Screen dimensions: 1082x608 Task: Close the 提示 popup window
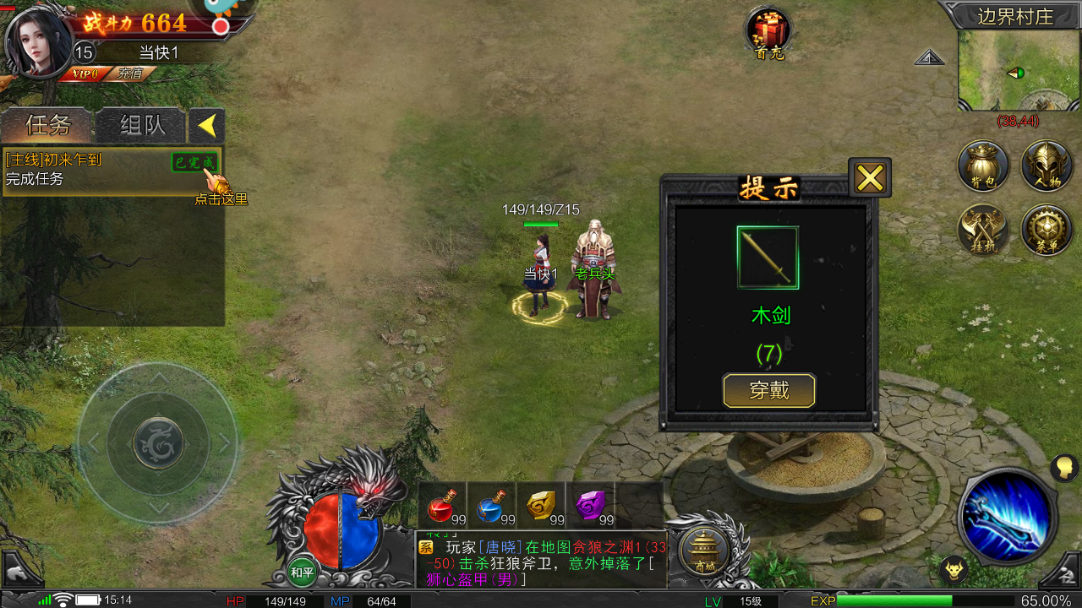tap(870, 178)
